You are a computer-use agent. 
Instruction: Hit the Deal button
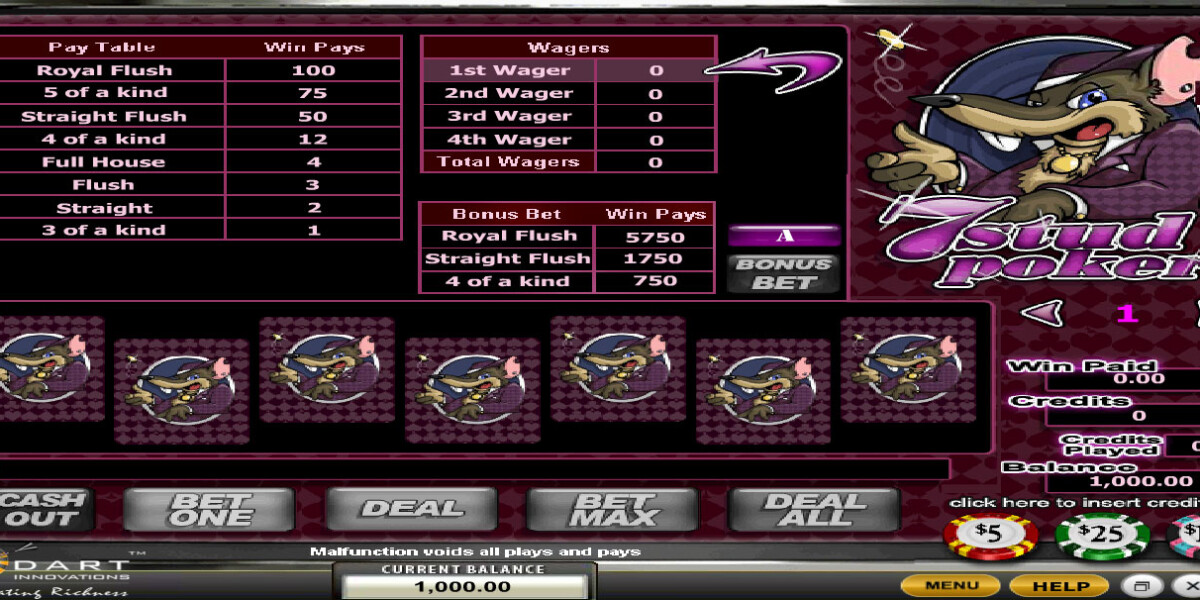(x=411, y=509)
